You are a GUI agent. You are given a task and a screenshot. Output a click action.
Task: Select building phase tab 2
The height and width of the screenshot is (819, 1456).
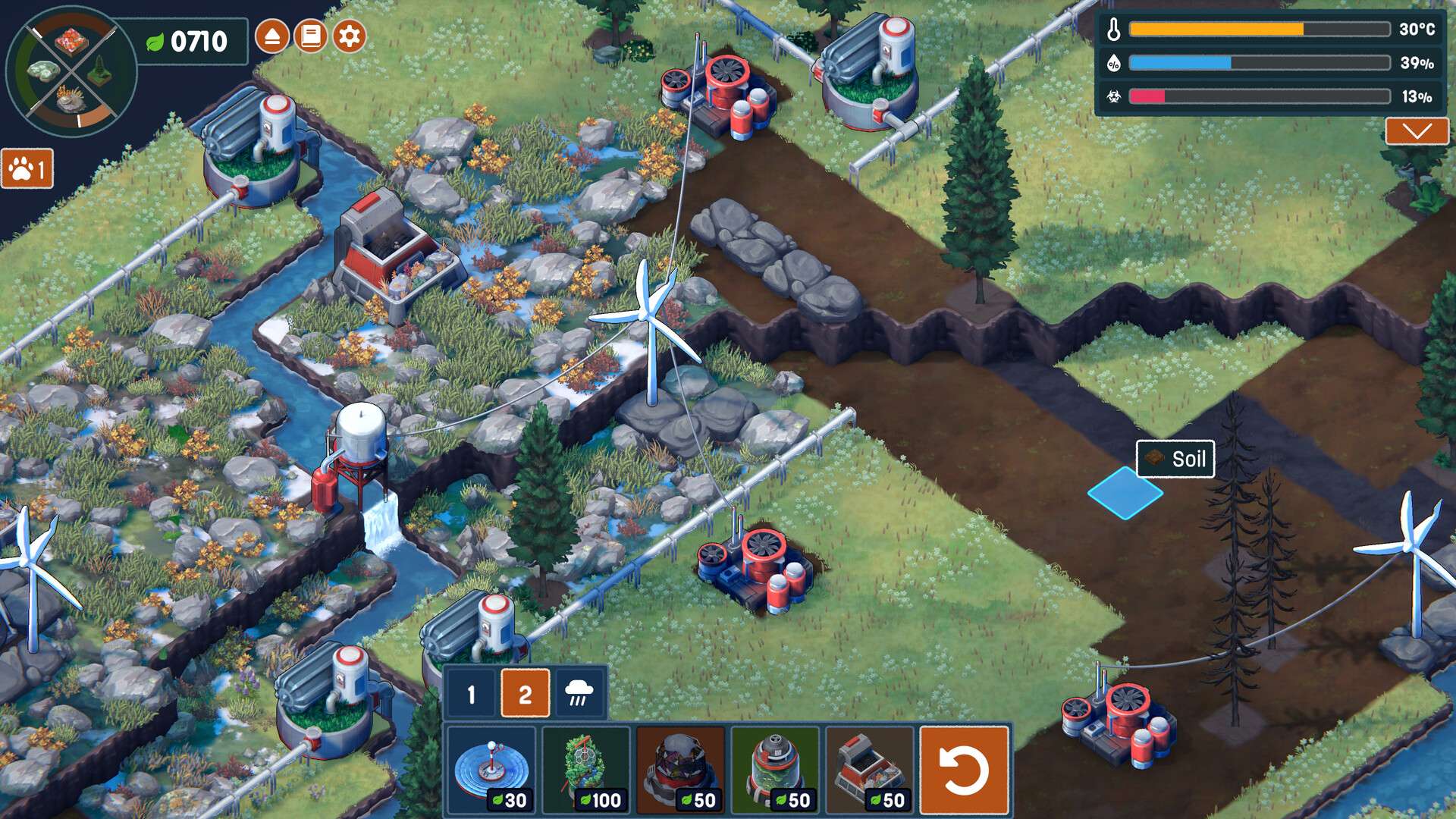click(525, 693)
